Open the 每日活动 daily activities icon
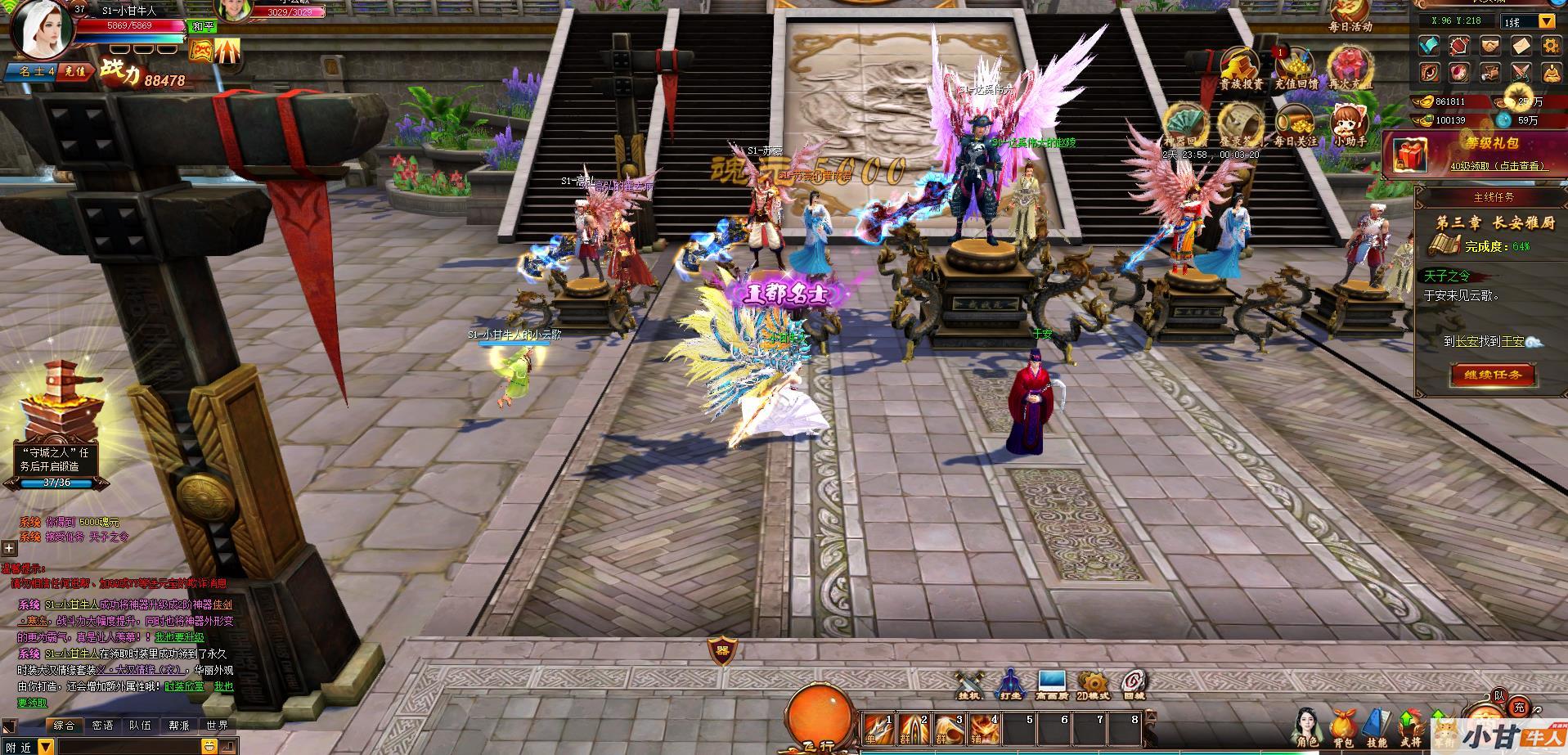1568x755 pixels. [1350, 15]
